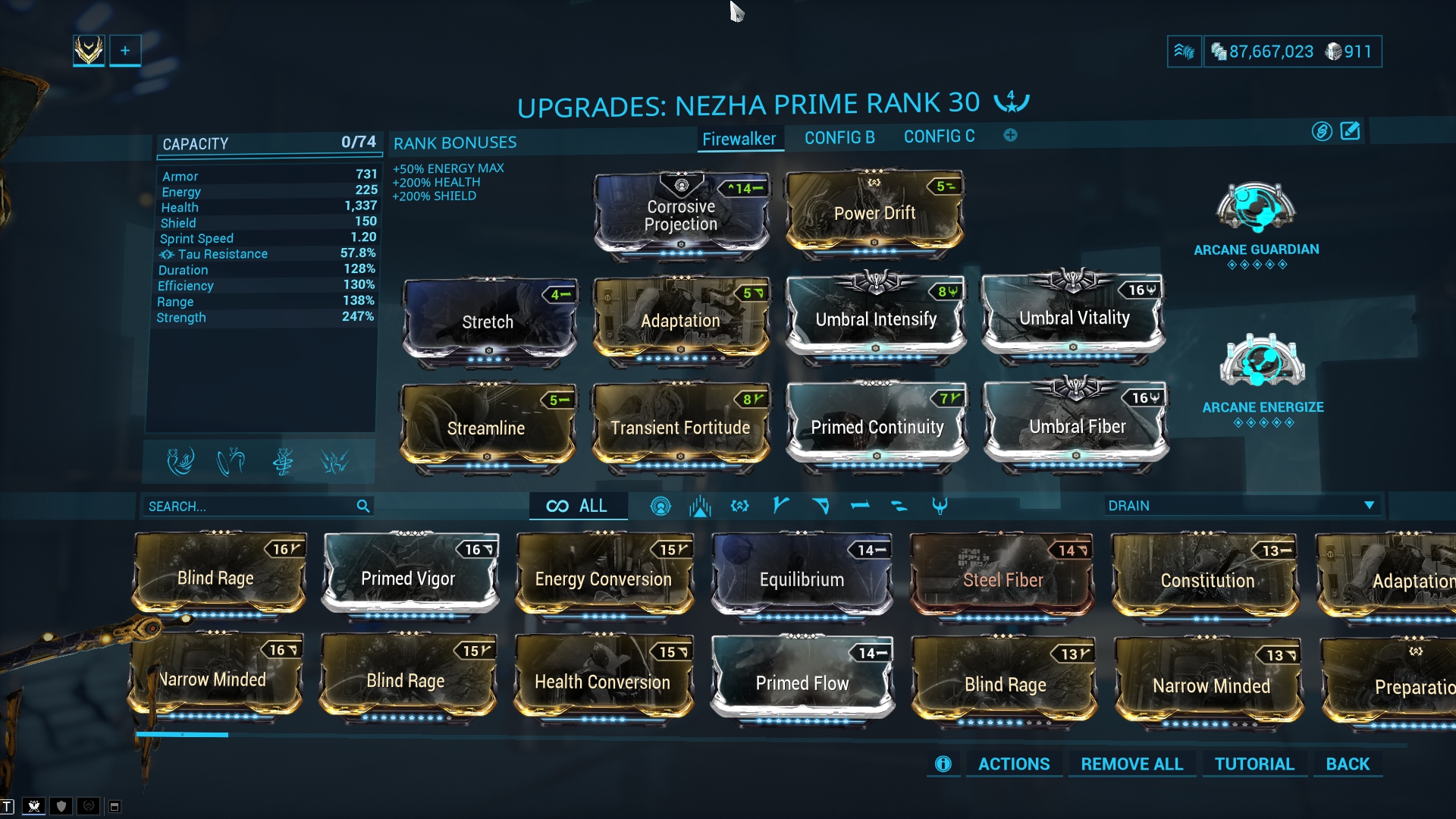
Task: Open the DRAIN sort dropdown
Action: [1241, 506]
